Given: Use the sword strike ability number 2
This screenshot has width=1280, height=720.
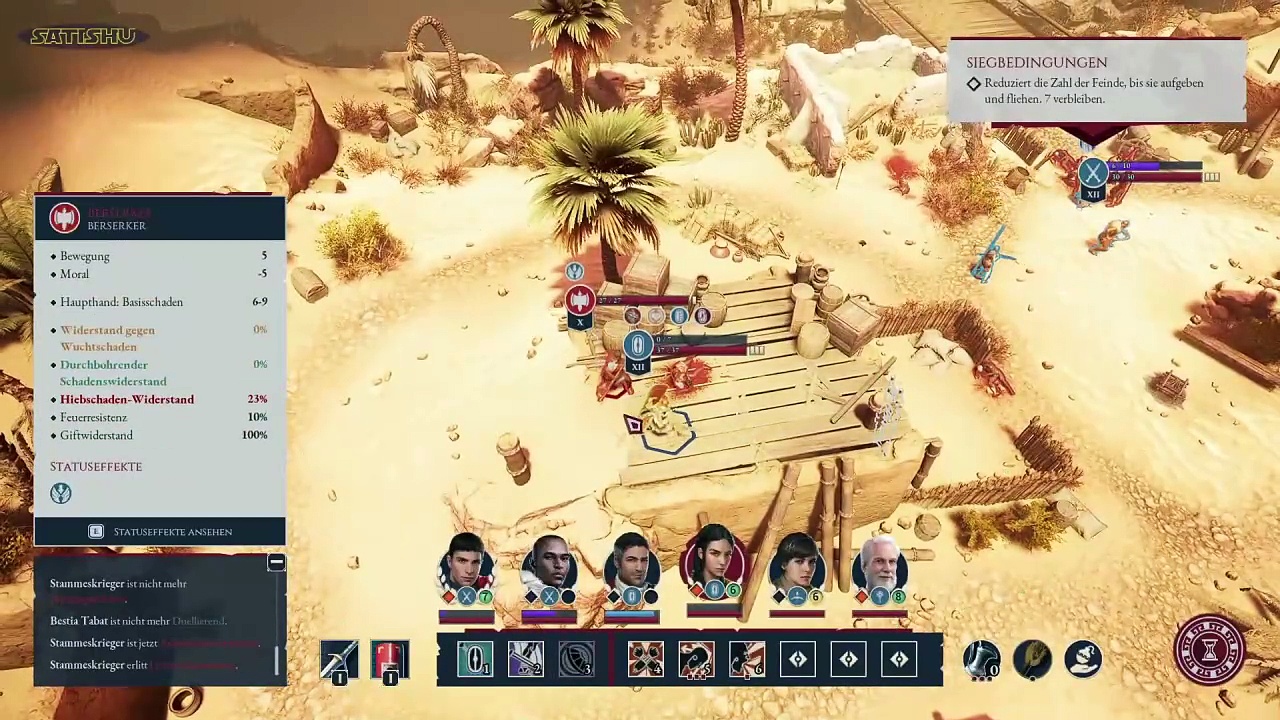Looking at the screenshot, I should 525,659.
